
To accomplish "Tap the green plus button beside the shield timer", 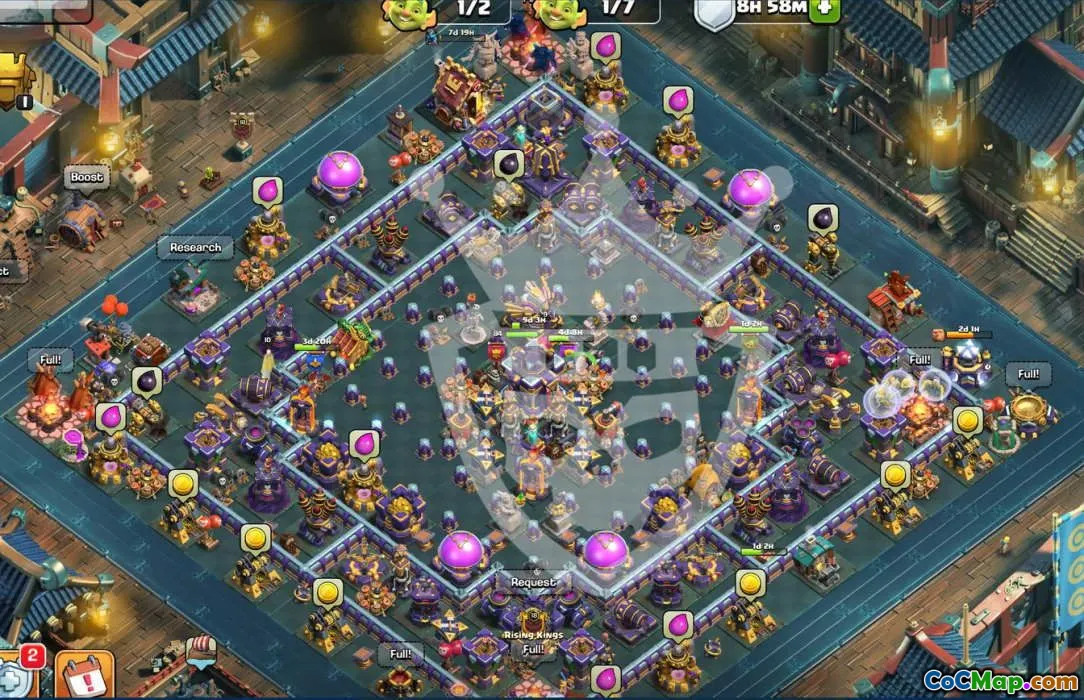I will coord(825,8).
